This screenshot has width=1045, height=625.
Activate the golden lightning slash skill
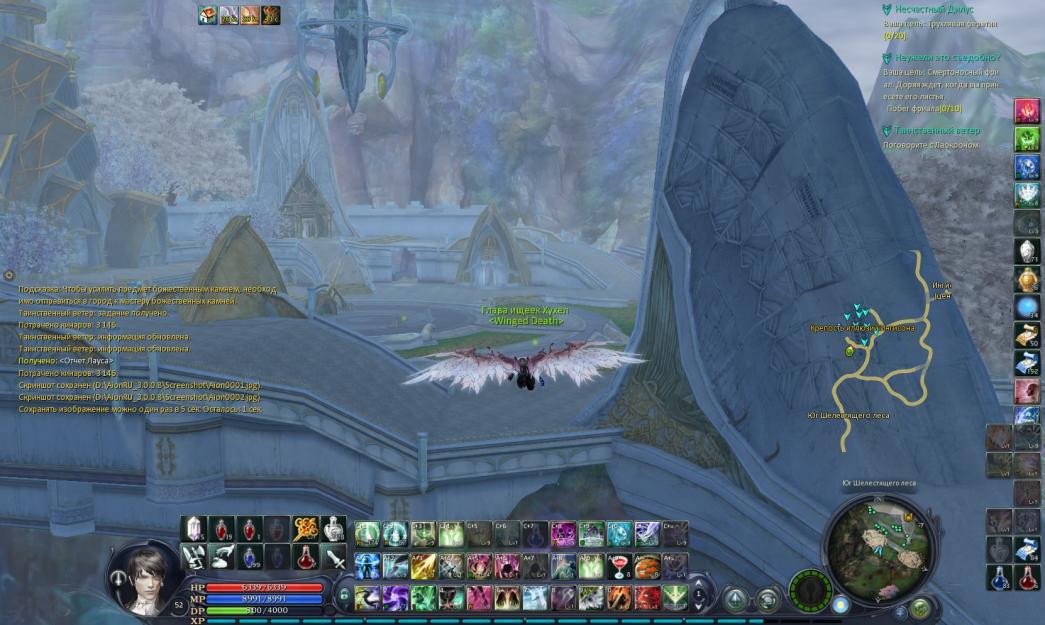click(423, 566)
